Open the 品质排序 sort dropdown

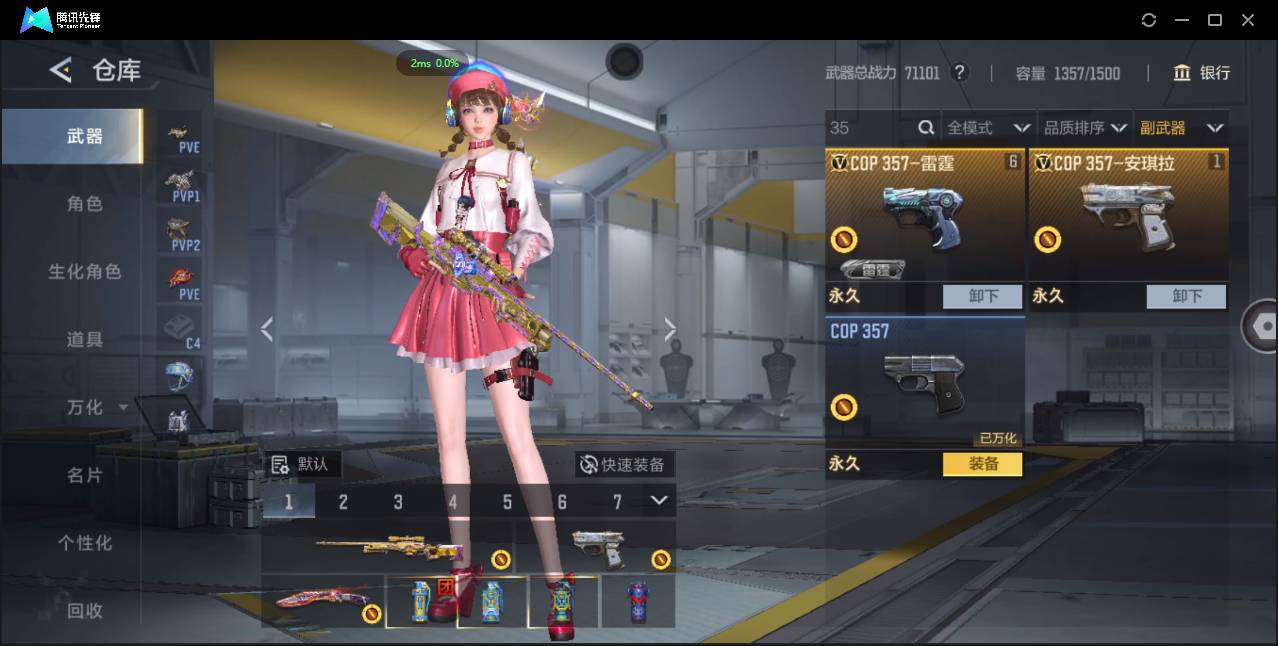click(1085, 128)
